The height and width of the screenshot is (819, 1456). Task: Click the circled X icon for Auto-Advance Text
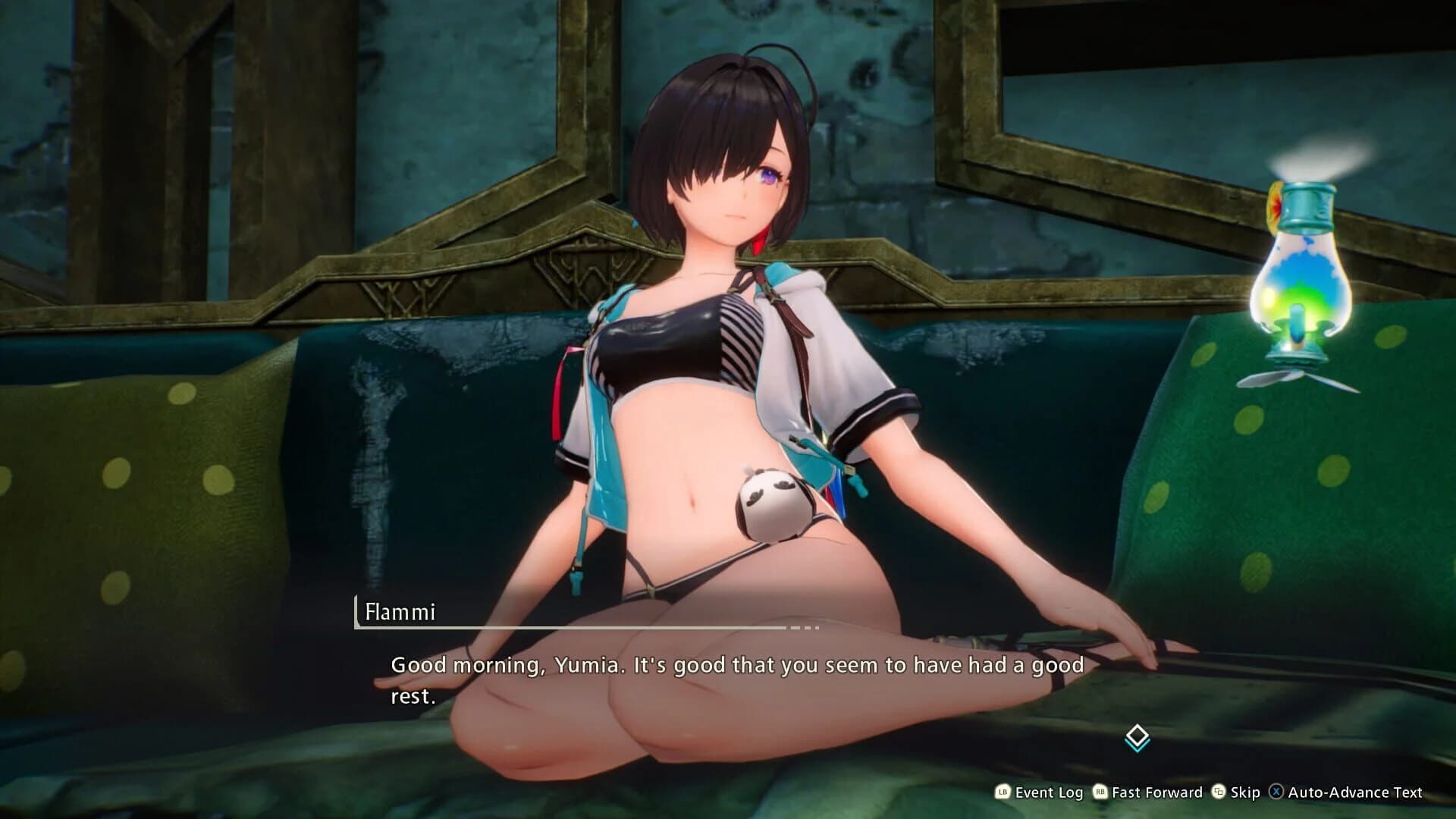tap(1276, 792)
